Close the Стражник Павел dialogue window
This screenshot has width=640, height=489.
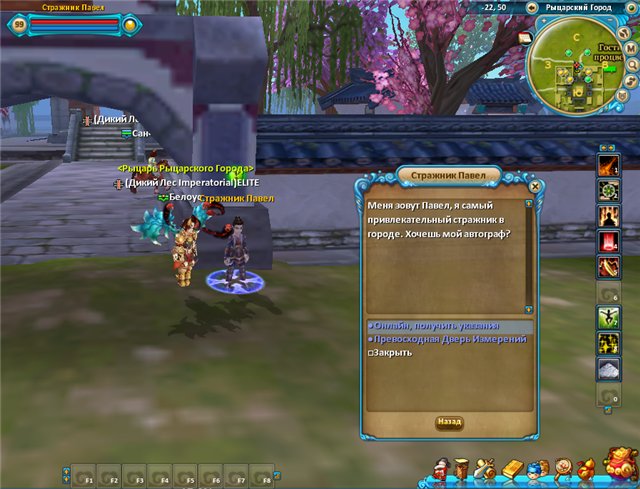[x=535, y=185]
